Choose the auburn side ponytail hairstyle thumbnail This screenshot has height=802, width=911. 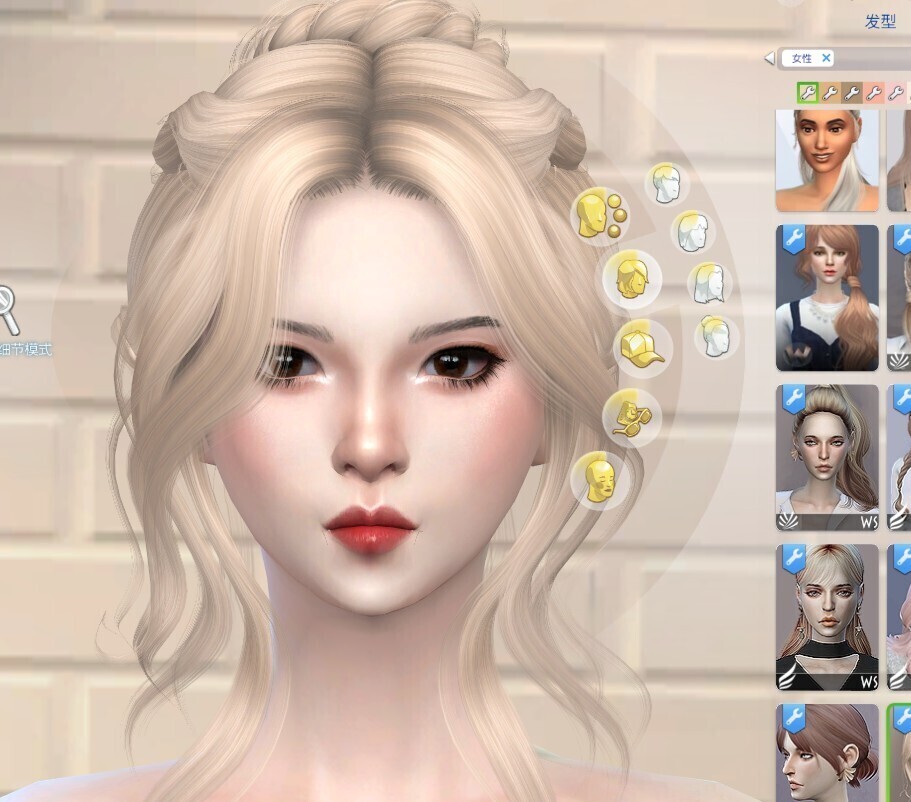[827, 298]
